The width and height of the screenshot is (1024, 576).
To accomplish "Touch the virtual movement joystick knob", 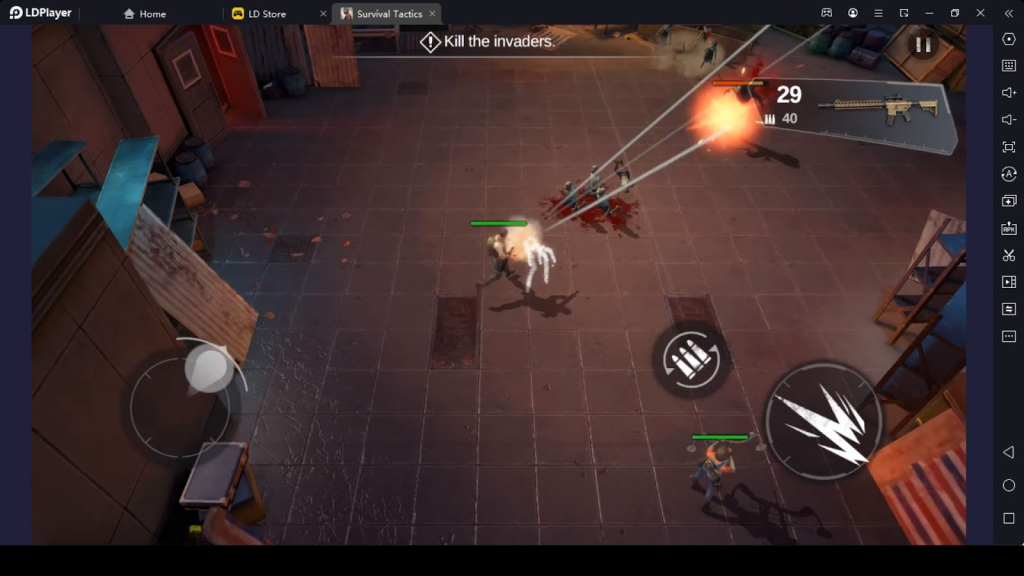I will coord(208,367).
